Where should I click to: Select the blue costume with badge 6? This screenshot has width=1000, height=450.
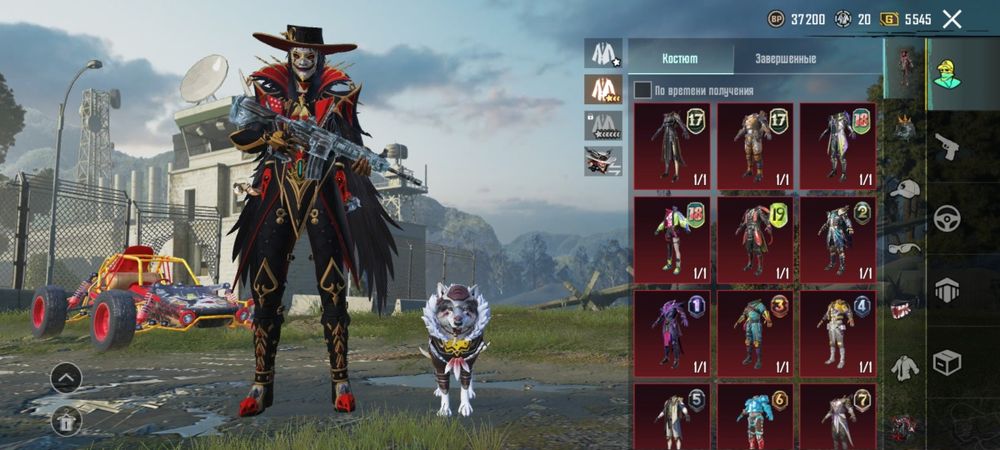[755, 416]
